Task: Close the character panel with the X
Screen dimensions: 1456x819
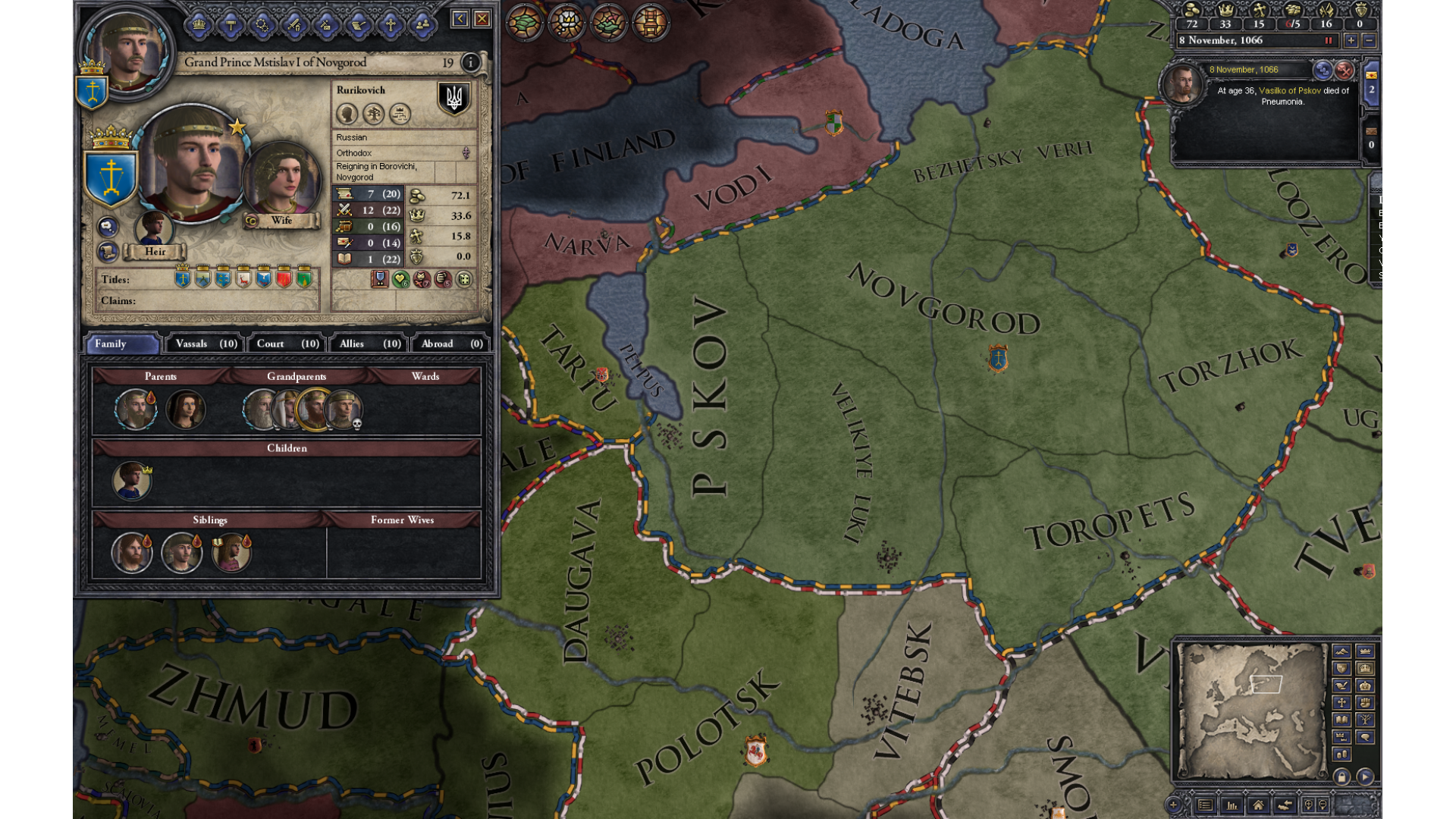Action: point(482,19)
